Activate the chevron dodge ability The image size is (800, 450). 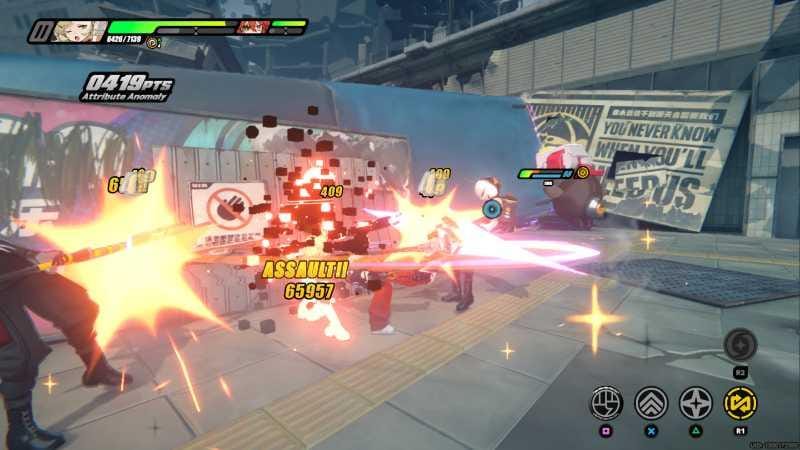click(651, 403)
